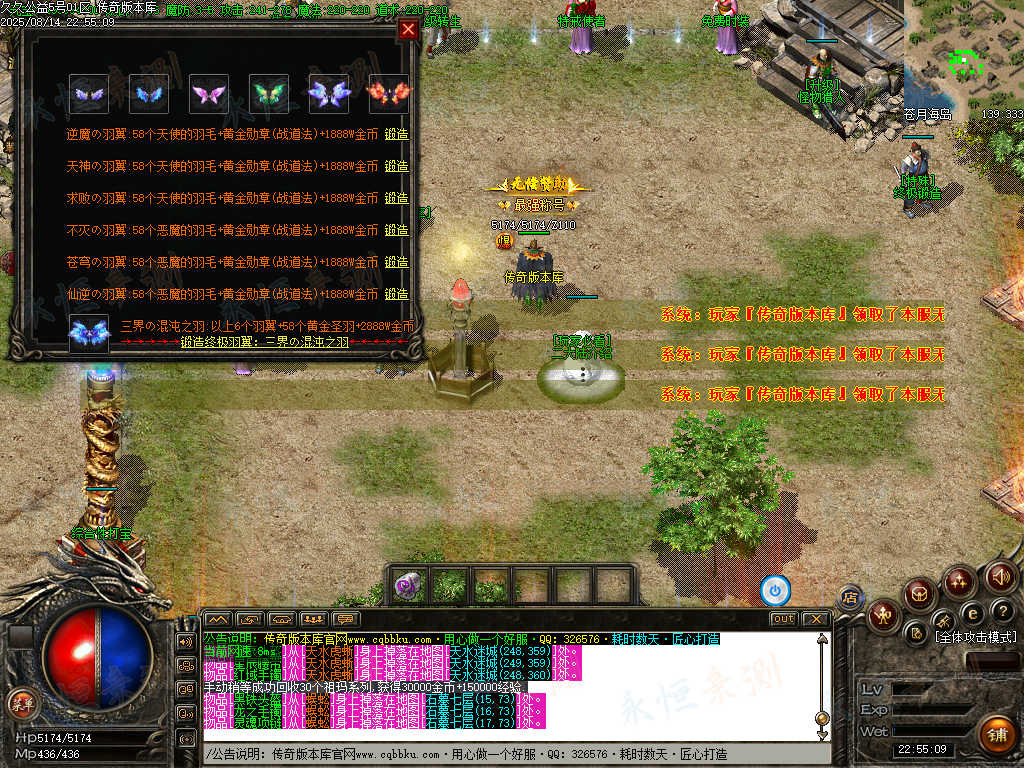Forge the 仙逆の羽翼 wings

click(x=397, y=294)
